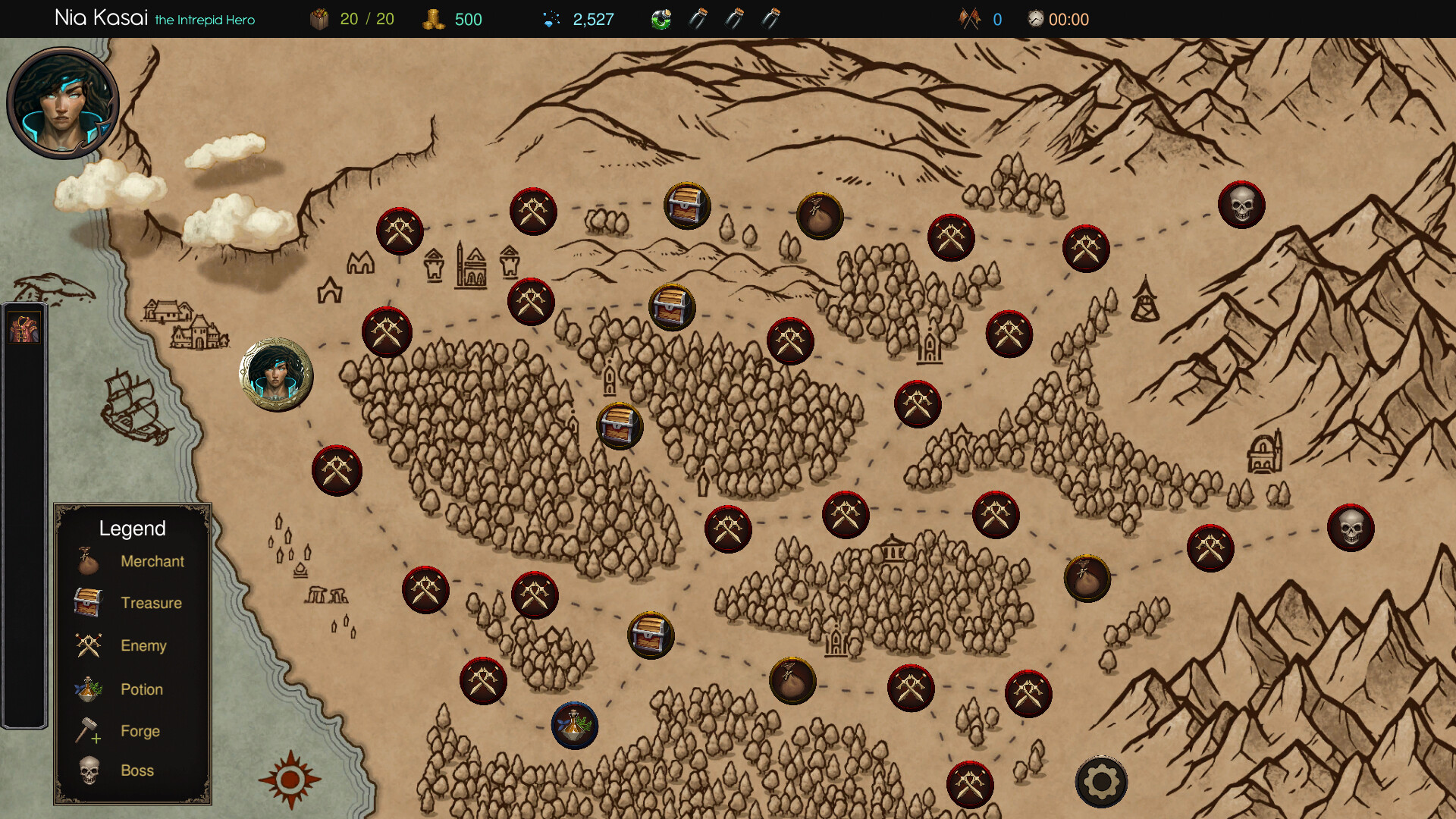Select Nia Kasai's portrait in the top left
This screenshot has height=819, width=1456.
(x=64, y=102)
